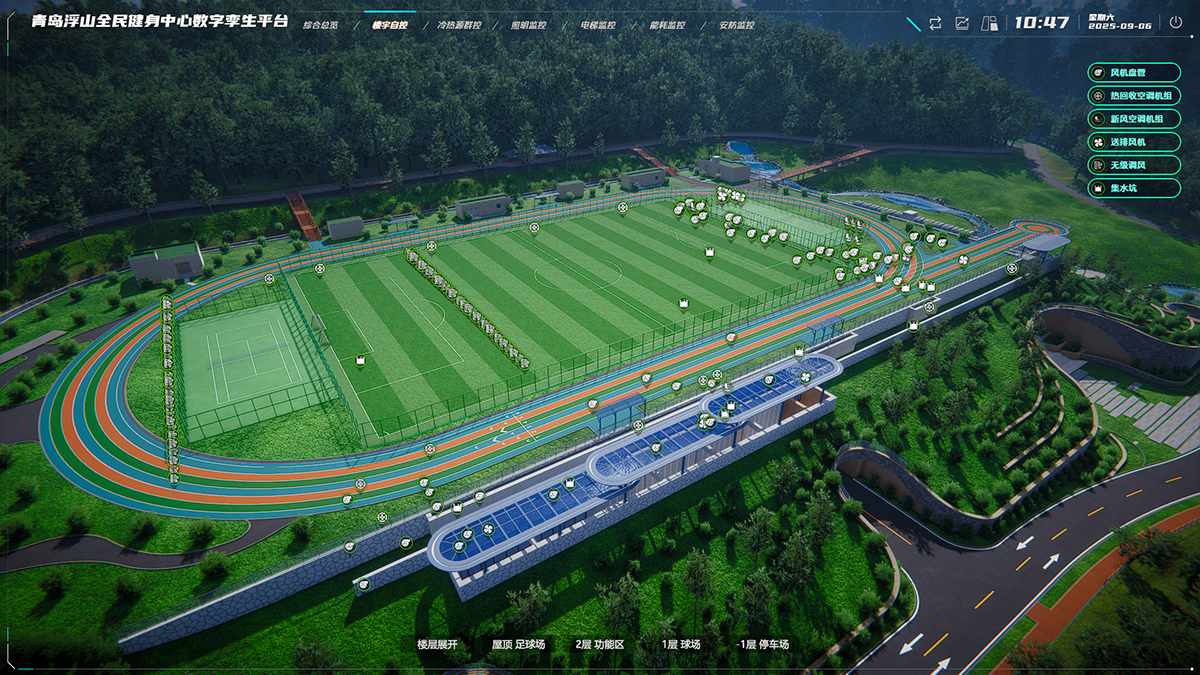Go to the 照明监控 tab
1200x675 pixels.
[528, 25]
